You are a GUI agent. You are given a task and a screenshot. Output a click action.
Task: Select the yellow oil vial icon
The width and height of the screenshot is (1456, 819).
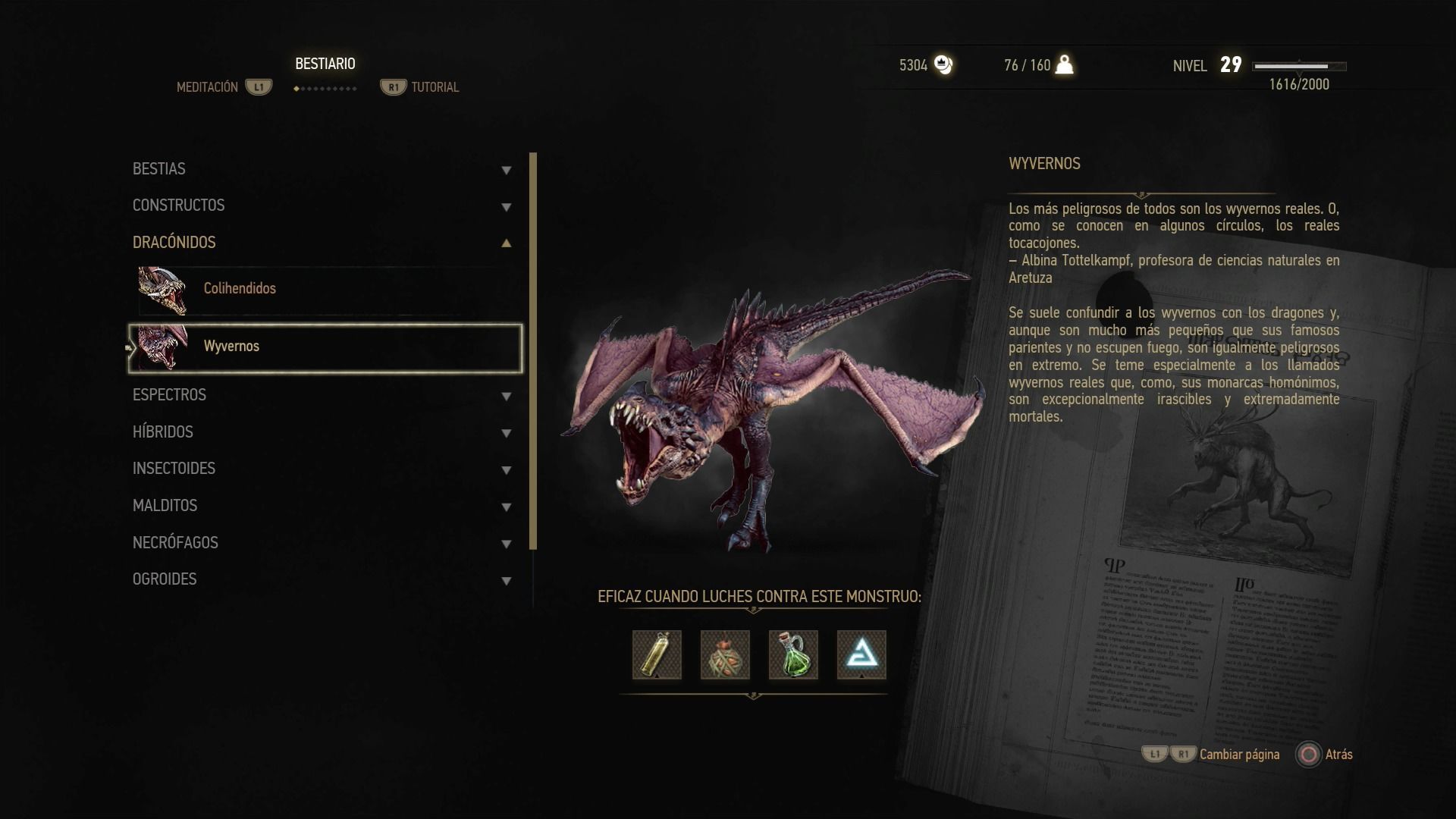657,654
